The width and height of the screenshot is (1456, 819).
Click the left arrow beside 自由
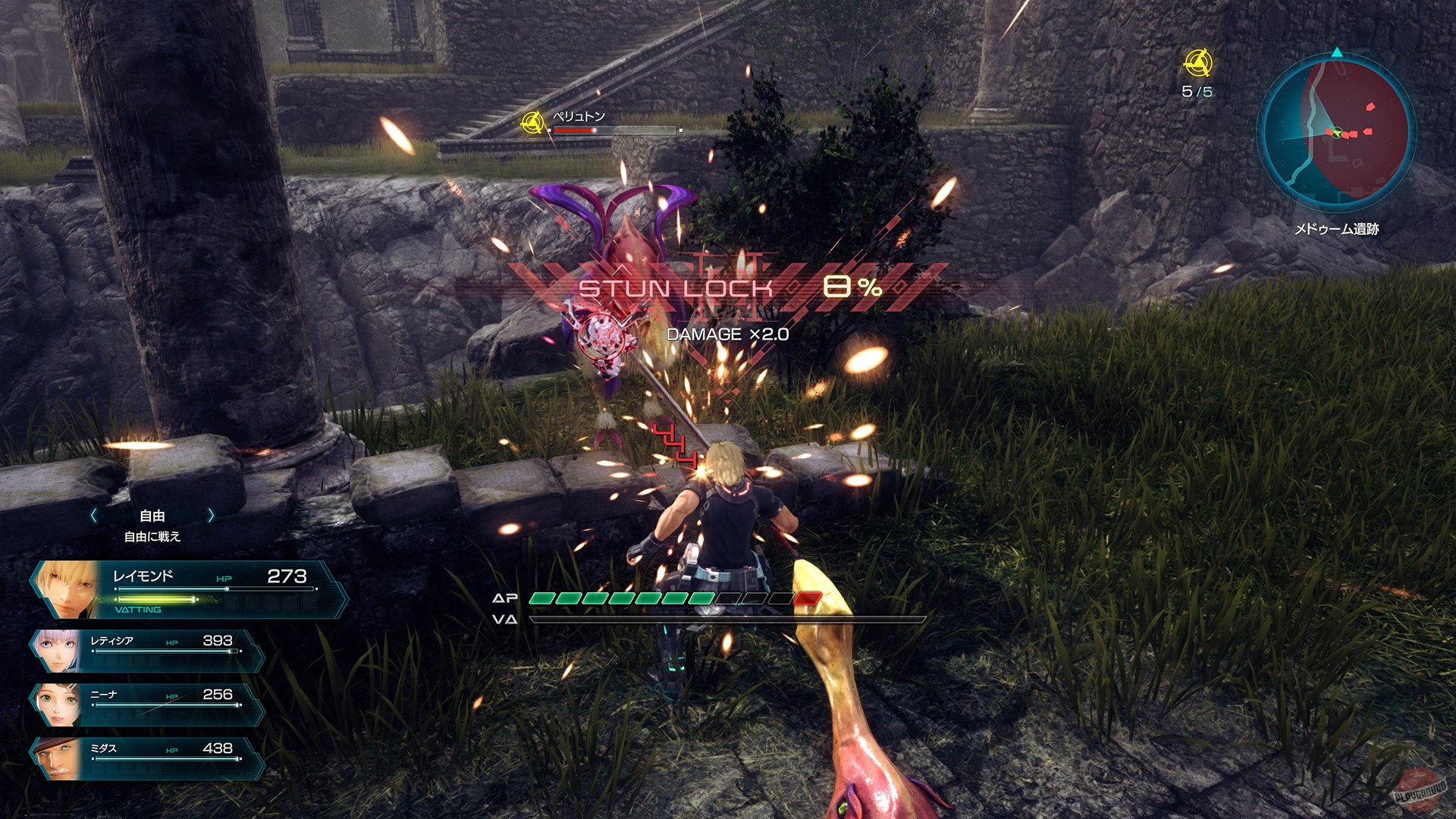[95, 515]
